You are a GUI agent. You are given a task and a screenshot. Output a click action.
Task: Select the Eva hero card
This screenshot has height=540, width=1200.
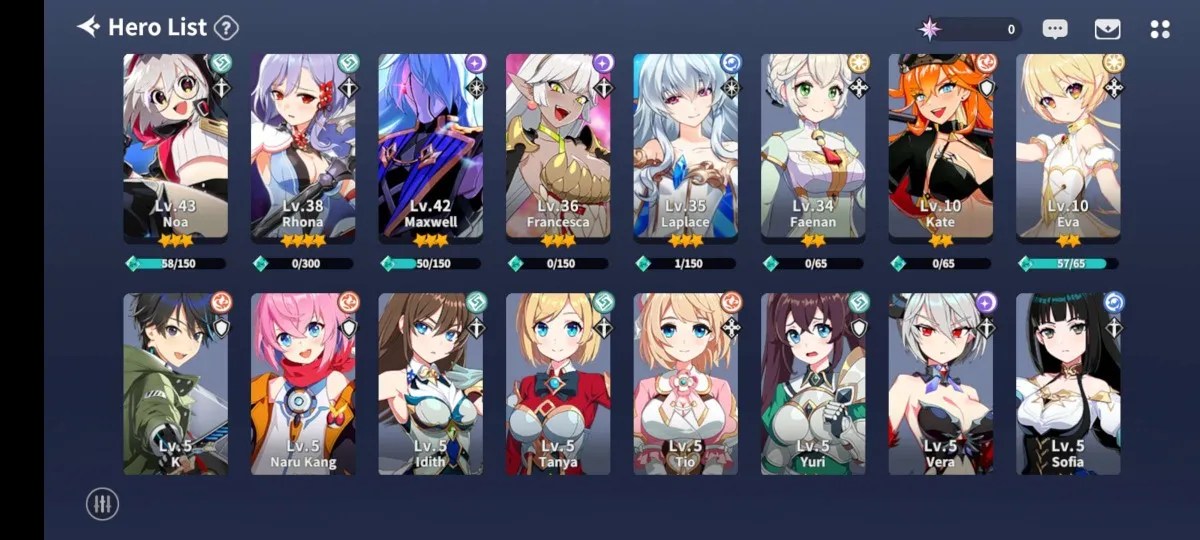1068,145
